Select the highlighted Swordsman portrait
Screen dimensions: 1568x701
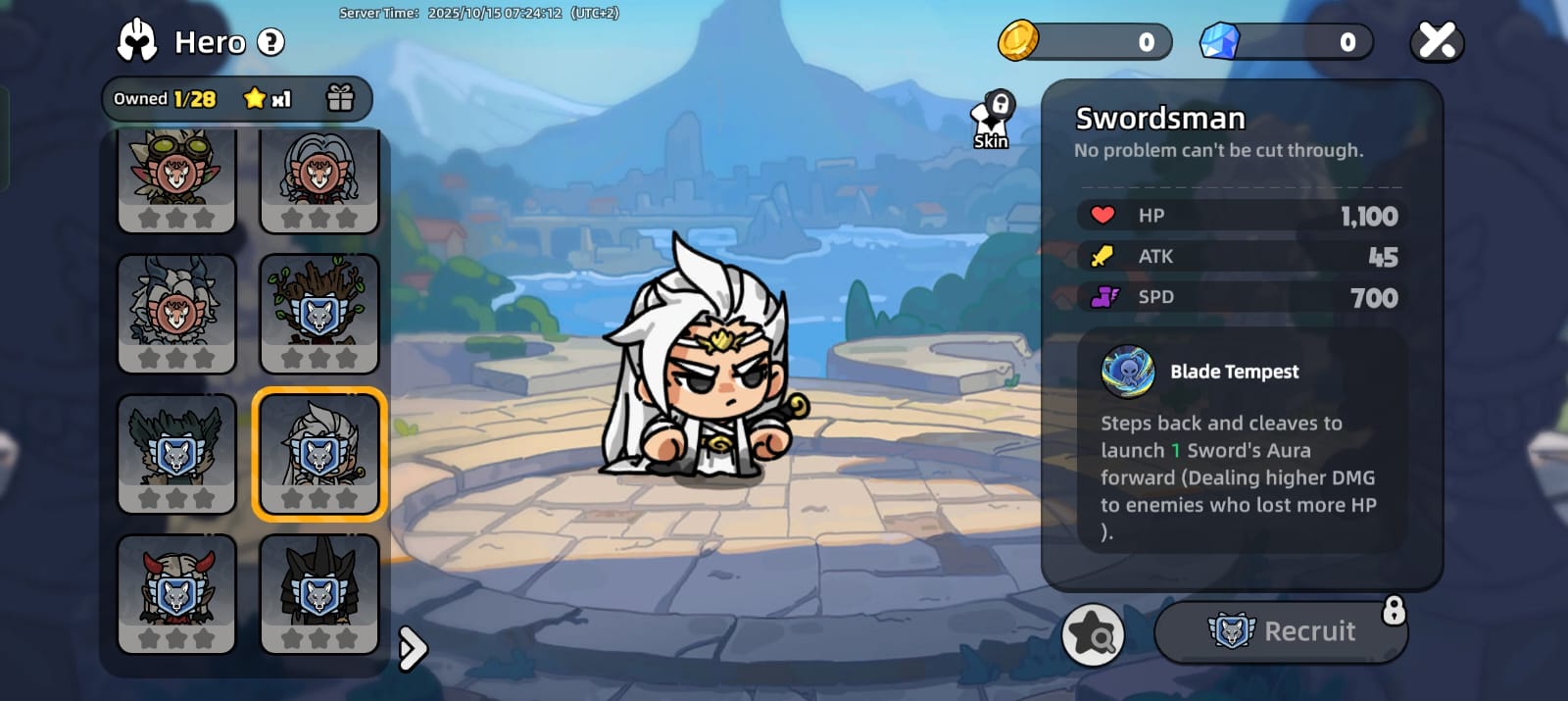click(x=318, y=454)
